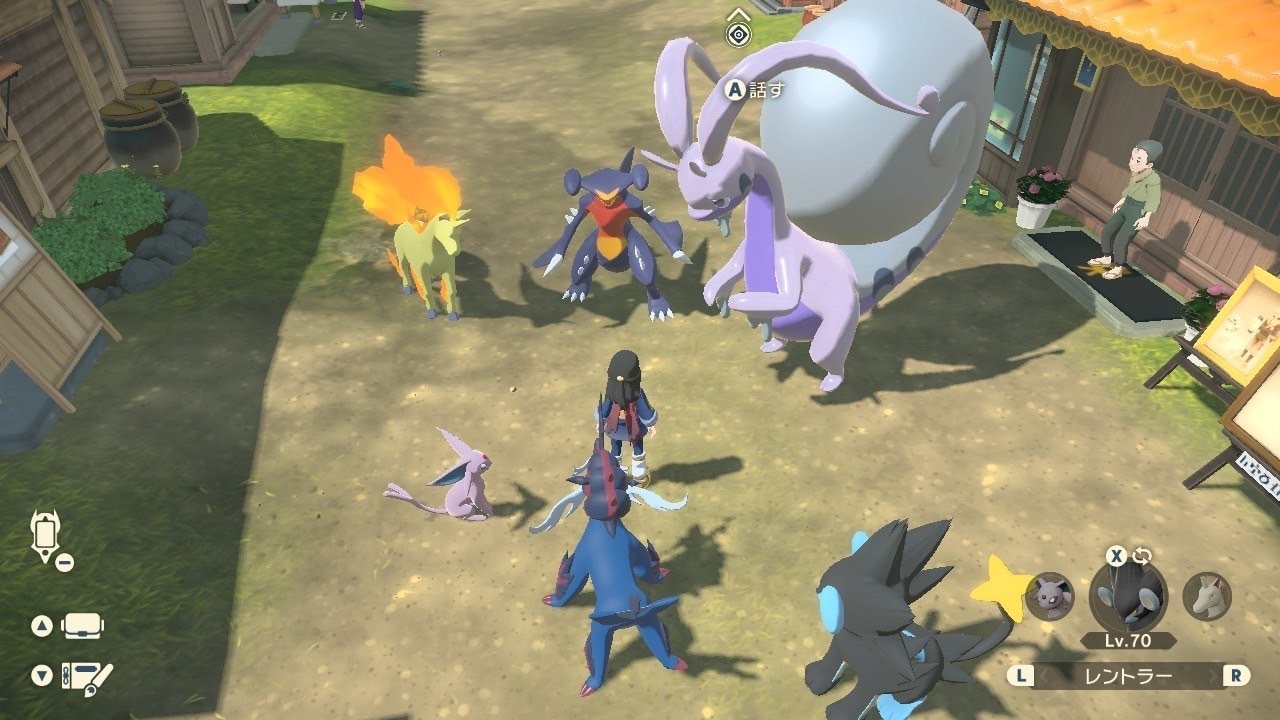This screenshot has height=720, width=1280.
Task: Click the white horse Pokémon thumbnail
Action: (1206, 597)
